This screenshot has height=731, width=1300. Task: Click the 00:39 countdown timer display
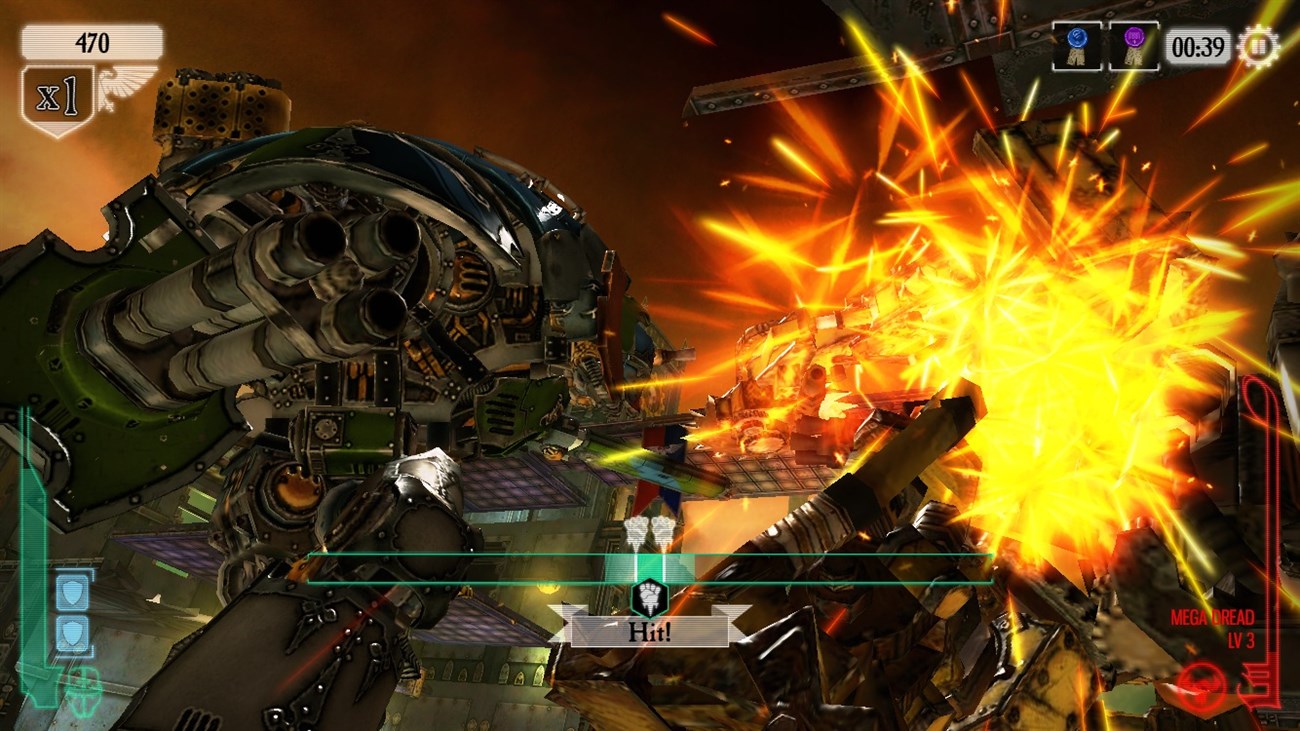tap(1197, 44)
